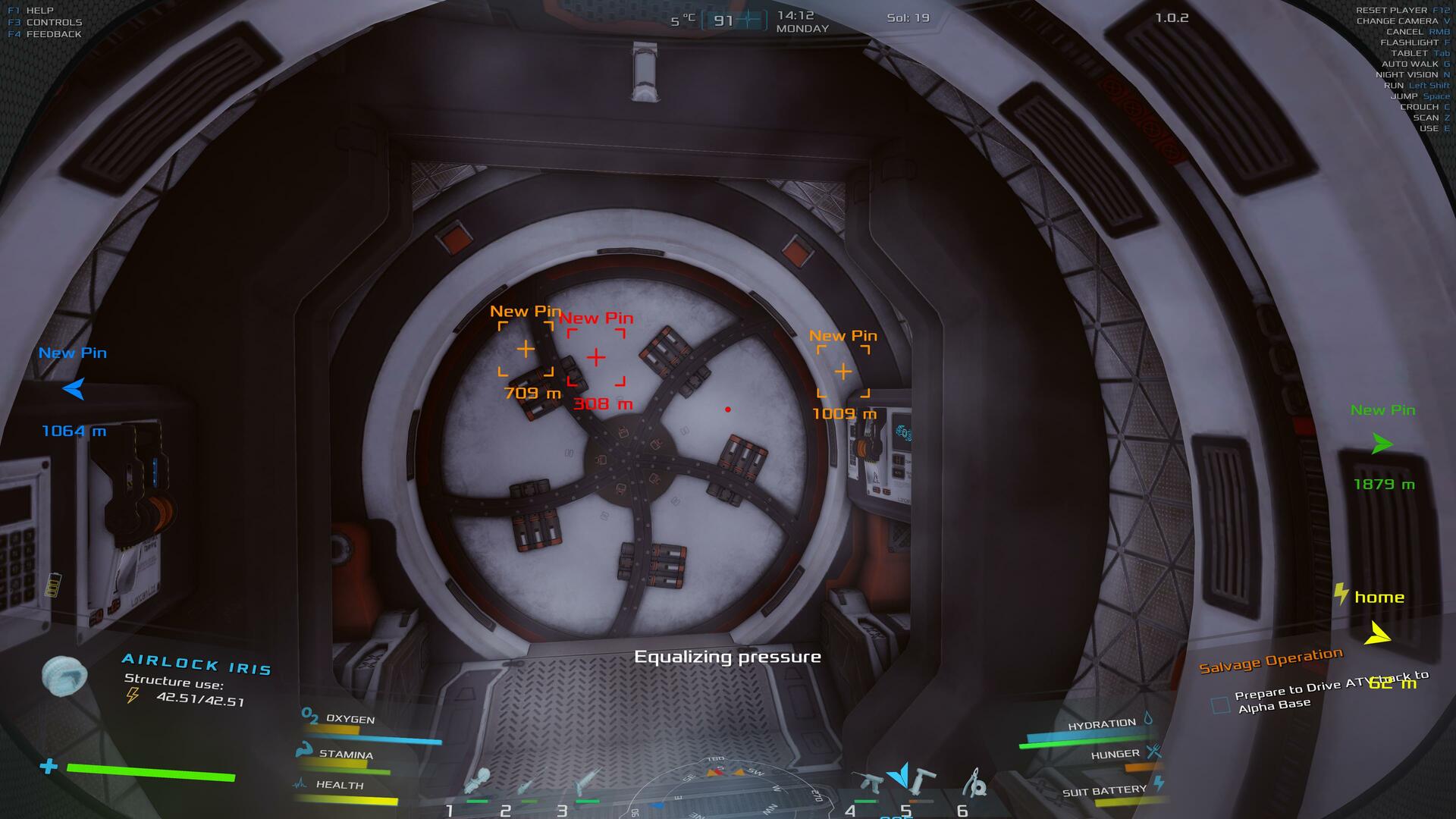Viewport: 1456px width, 819px height.
Task: Select the green New Pin arrow at 1879 m
Action: (1382, 444)
